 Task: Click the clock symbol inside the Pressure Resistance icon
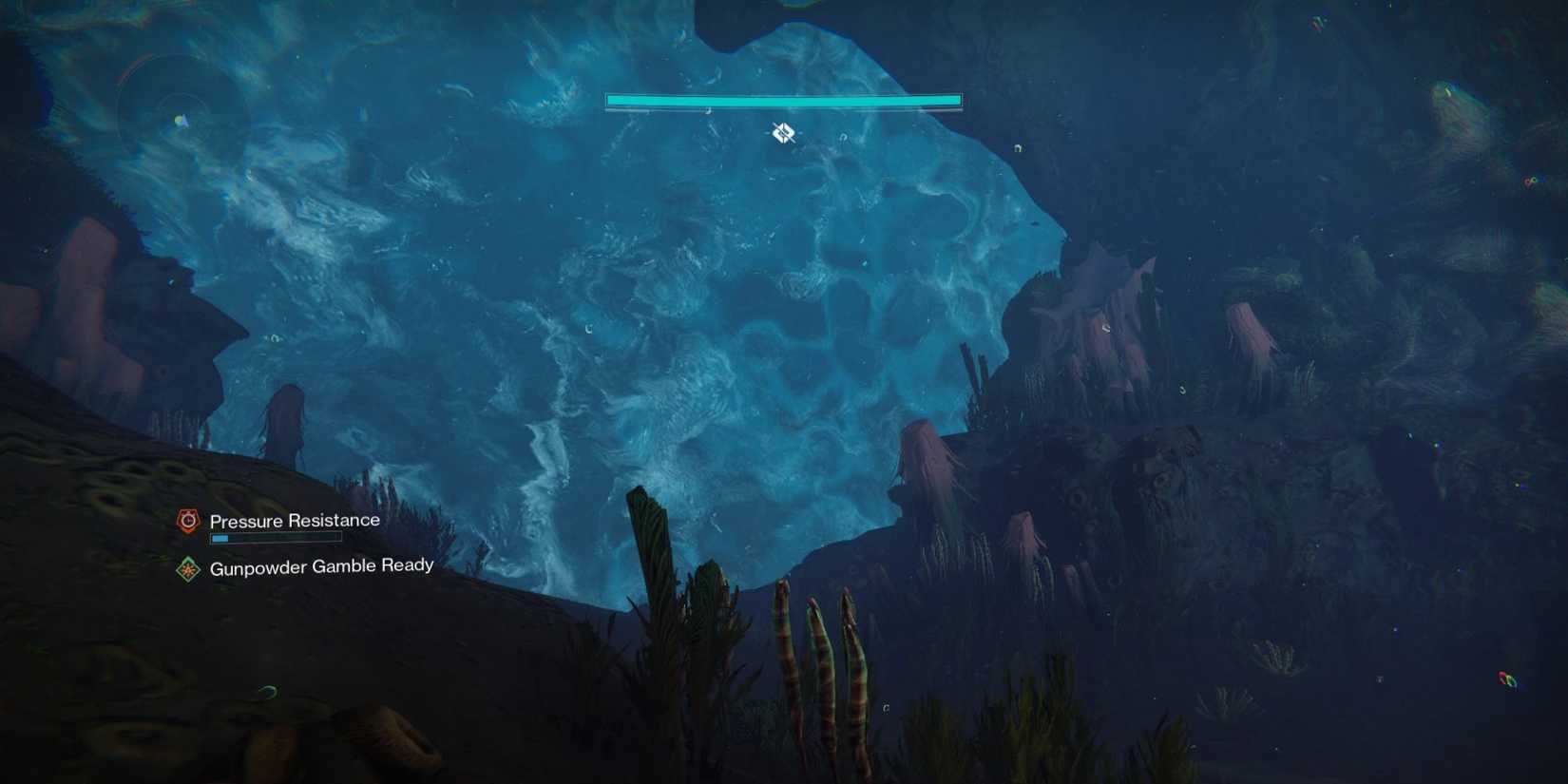coord(188,520)
